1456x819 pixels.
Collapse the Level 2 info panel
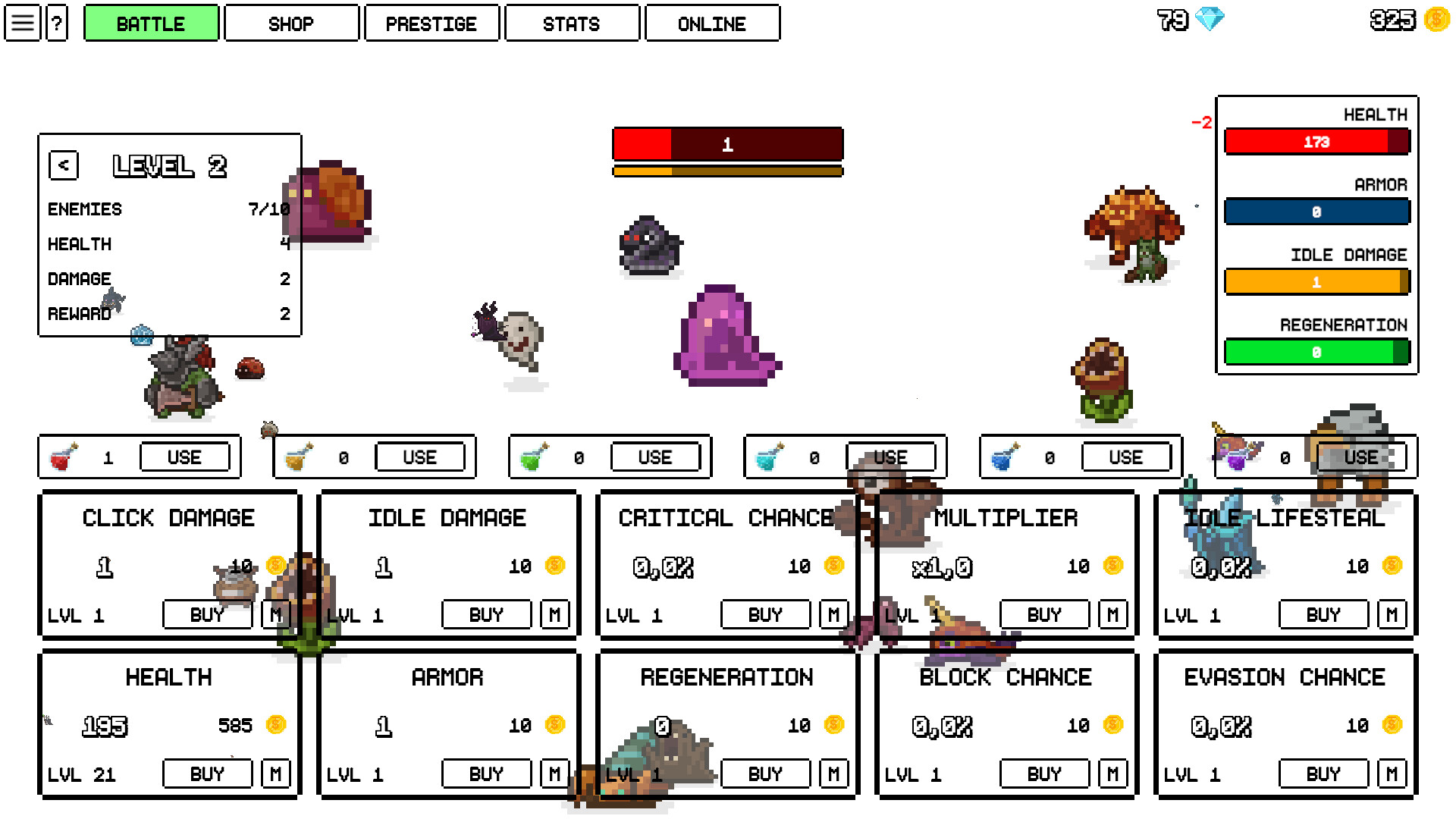(64, 165)
